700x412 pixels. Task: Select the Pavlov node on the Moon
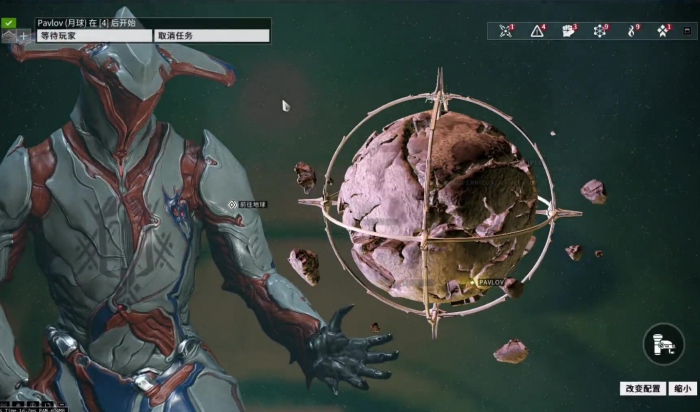[x=473, y=283]
